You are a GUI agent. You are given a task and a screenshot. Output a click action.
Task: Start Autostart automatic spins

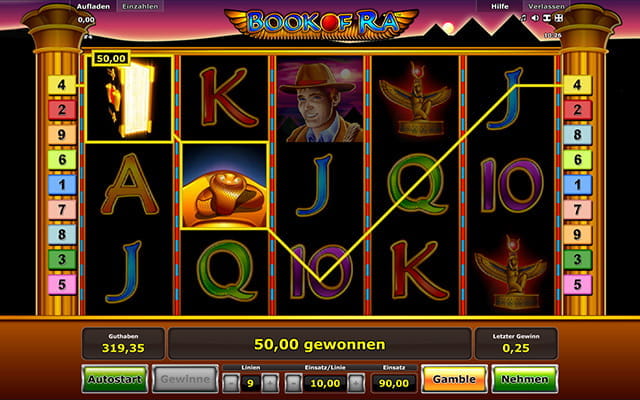(x=114, y=379)
